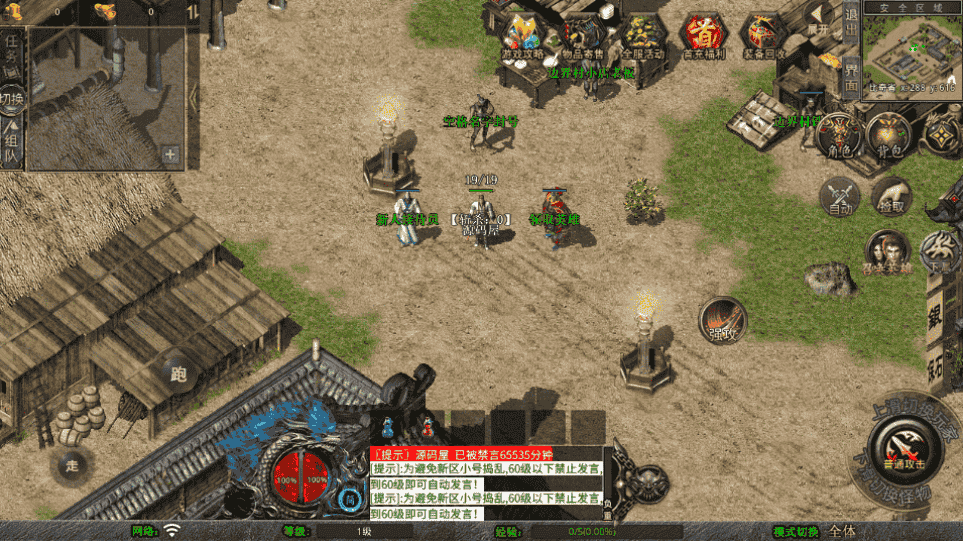Image resolution: width=963 pixels, height=541 pixels.
Task: Select the 走 walk movement button
Action: pos(72,466)
